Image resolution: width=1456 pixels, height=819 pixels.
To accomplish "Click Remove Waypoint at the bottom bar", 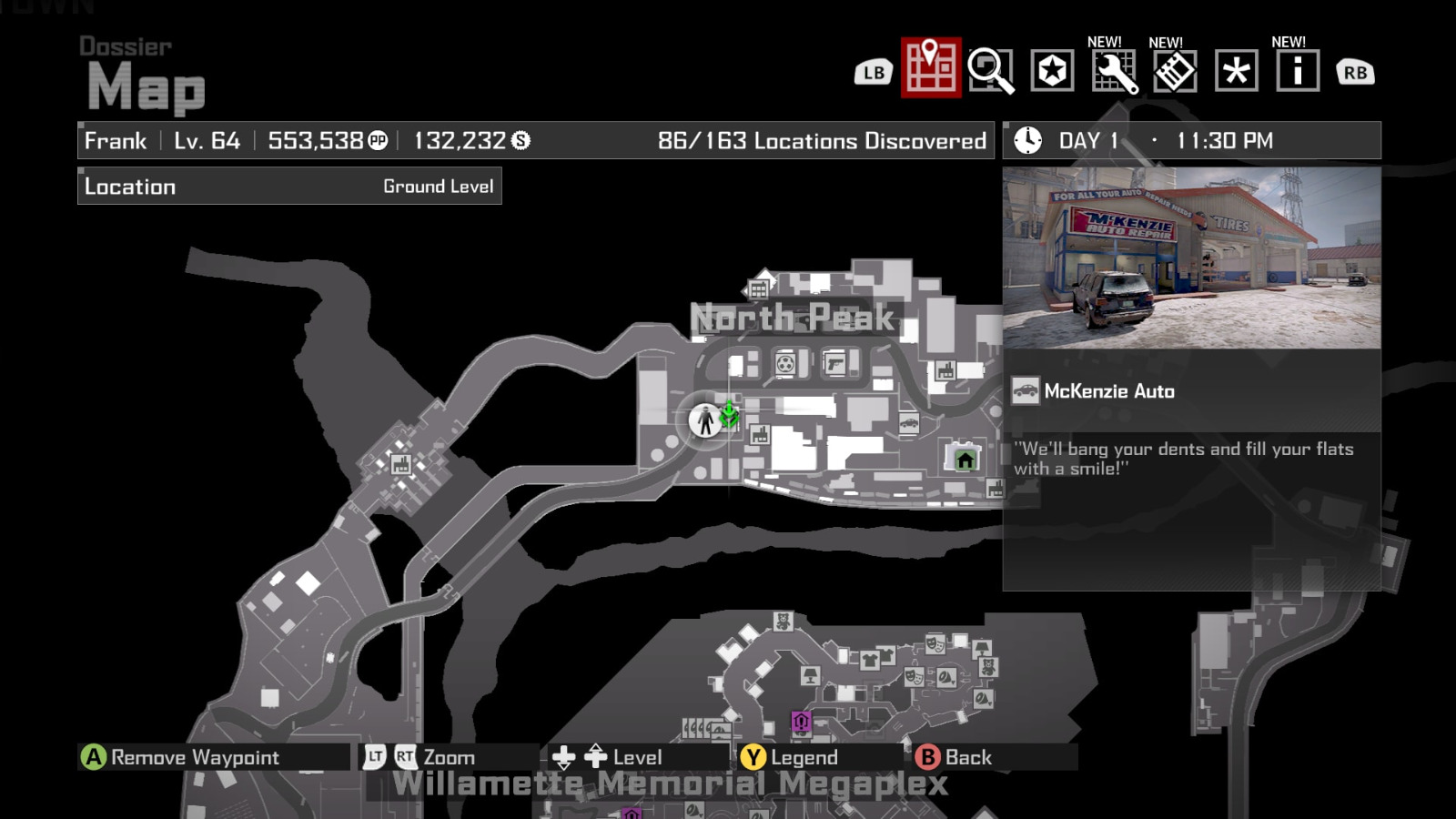I will 182,756.
